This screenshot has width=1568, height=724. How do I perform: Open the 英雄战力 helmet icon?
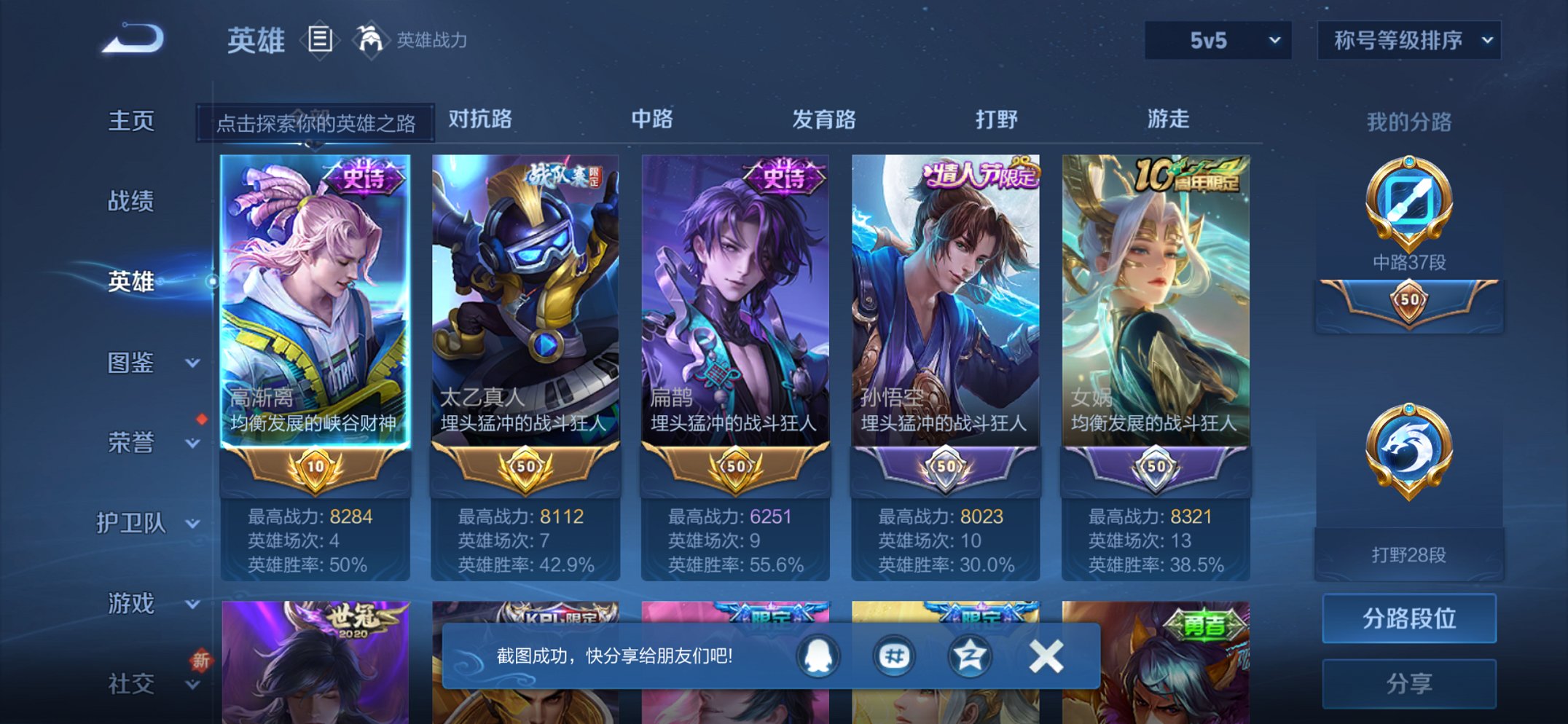[370, 39]
